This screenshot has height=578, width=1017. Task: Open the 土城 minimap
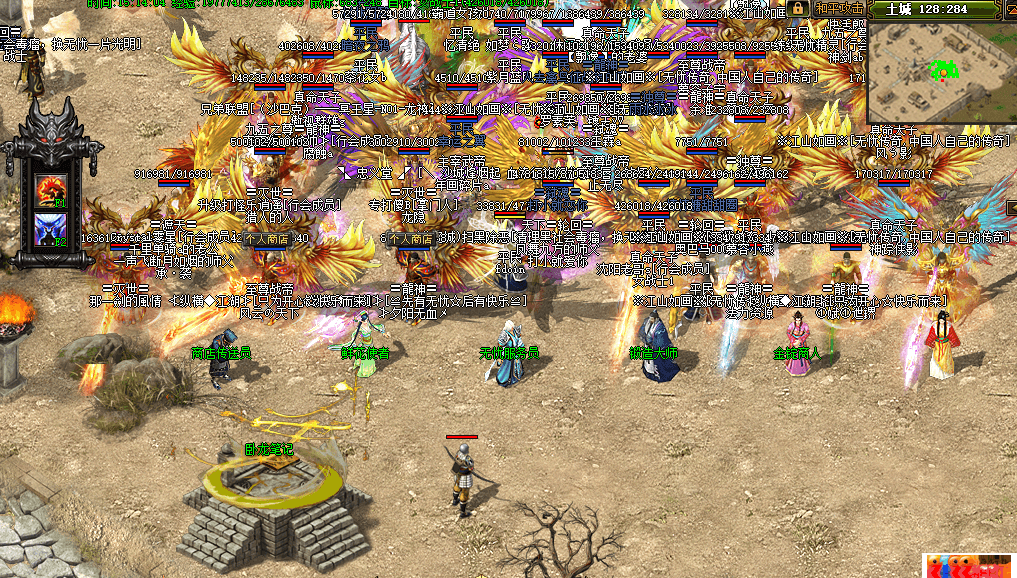pos(941,72)
